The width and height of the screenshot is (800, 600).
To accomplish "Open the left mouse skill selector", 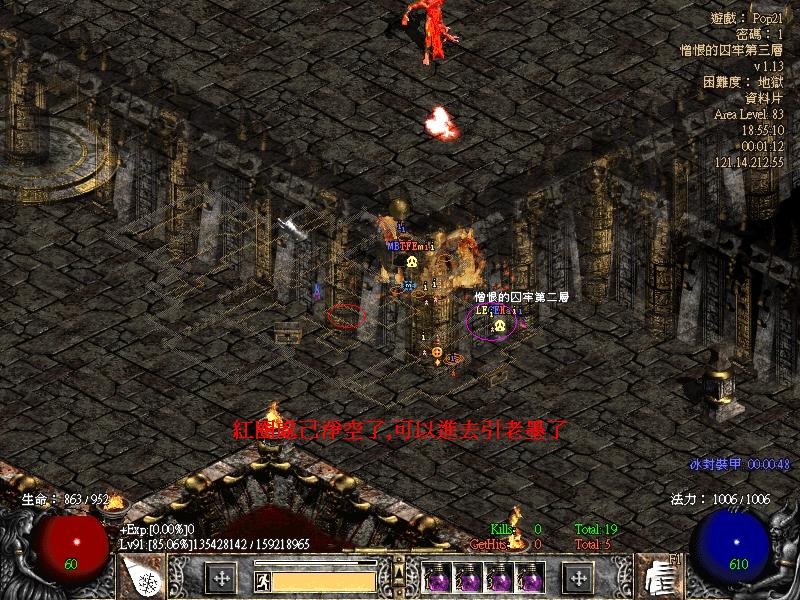I will (142, 577).
